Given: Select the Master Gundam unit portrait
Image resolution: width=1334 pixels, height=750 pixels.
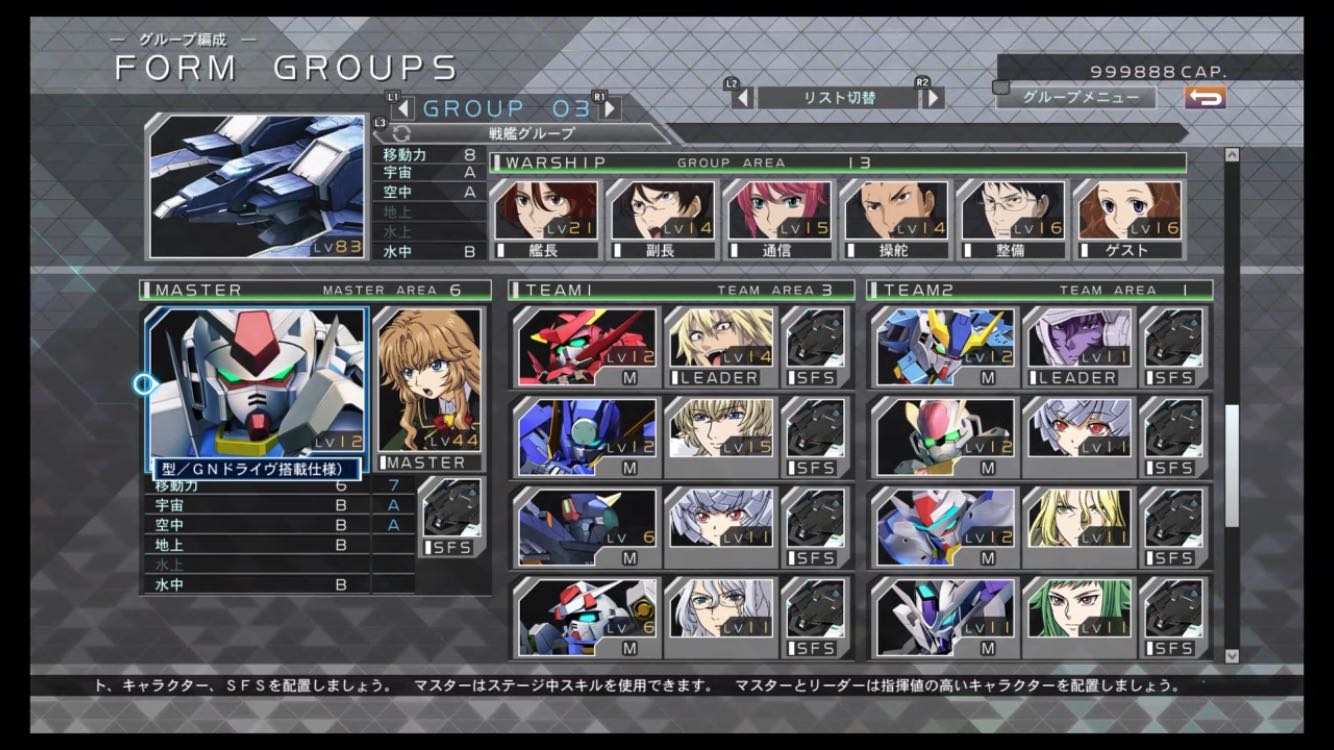Looking at the screenshot, I should tap(257, 382).
